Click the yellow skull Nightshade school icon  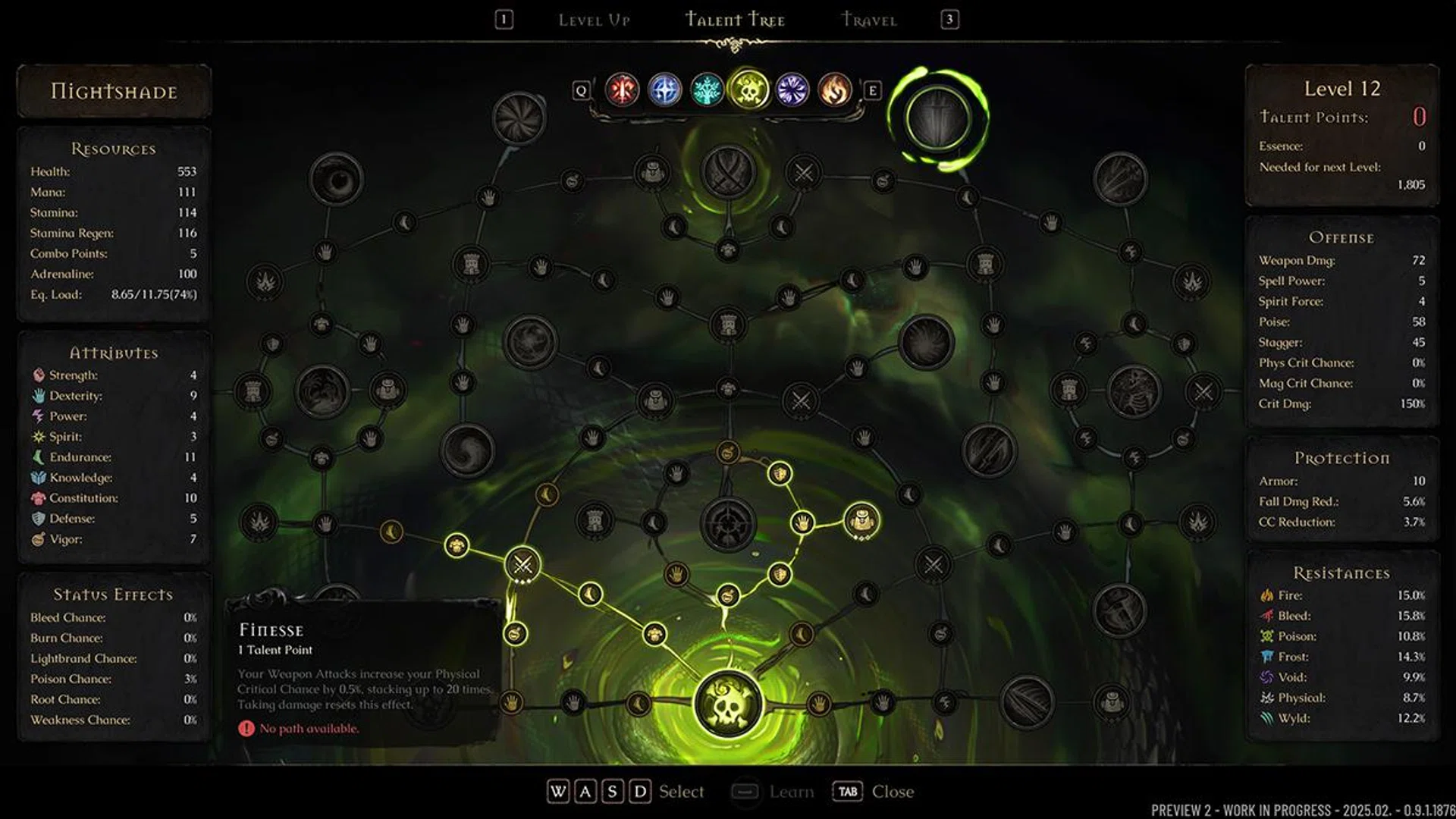pyautogui.click(x=748, y=89)
